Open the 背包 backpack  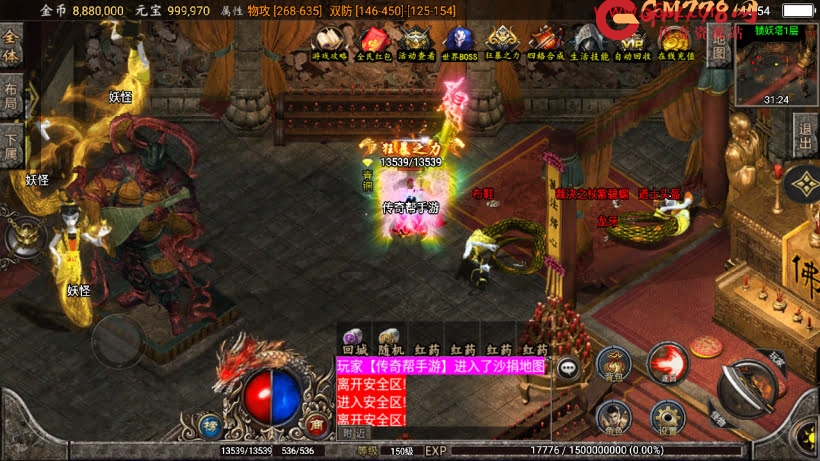612,366
